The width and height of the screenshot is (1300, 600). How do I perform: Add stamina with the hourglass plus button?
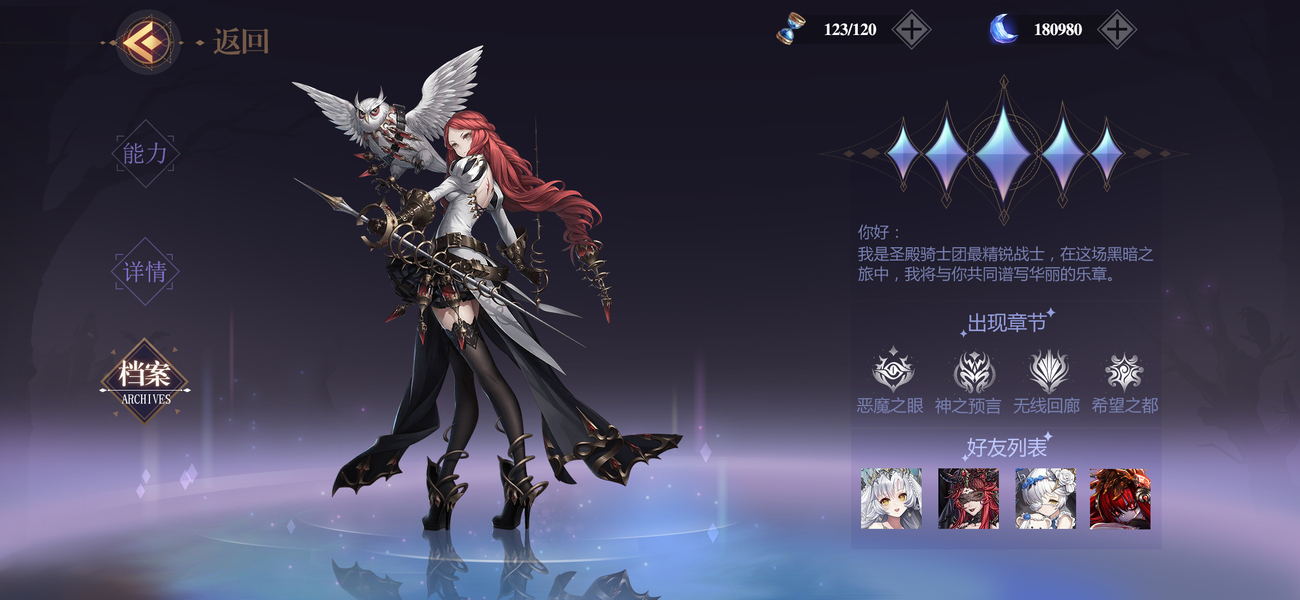pos(910,30)
